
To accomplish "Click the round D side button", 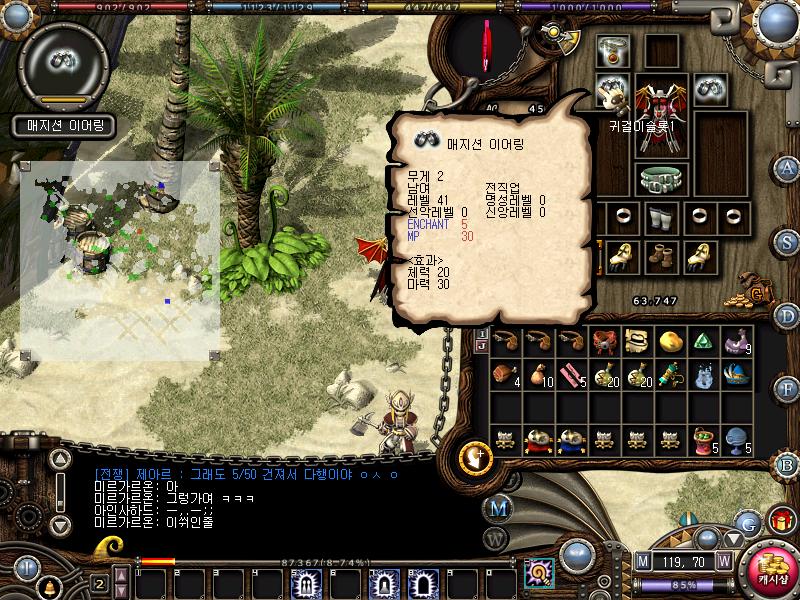I will pos(787,315).
